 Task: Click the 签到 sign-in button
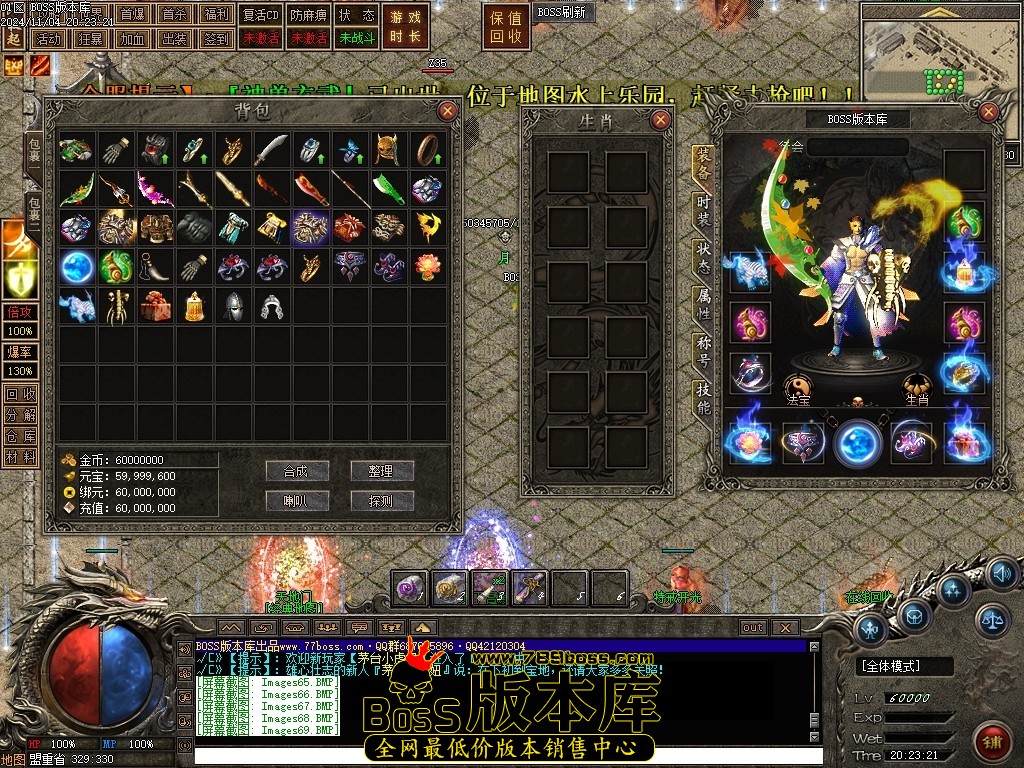coord(216,39)
